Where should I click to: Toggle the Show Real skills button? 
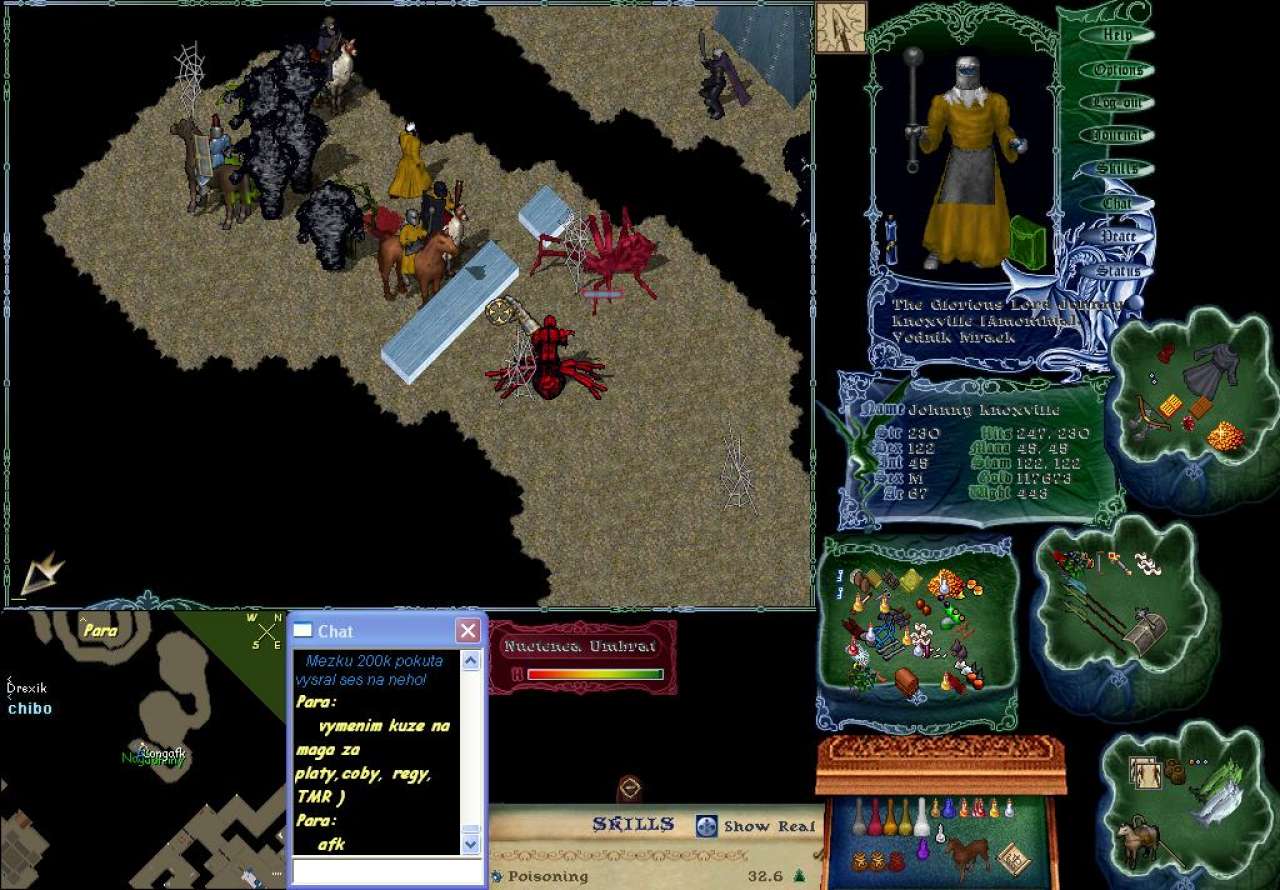coord(707,826)
